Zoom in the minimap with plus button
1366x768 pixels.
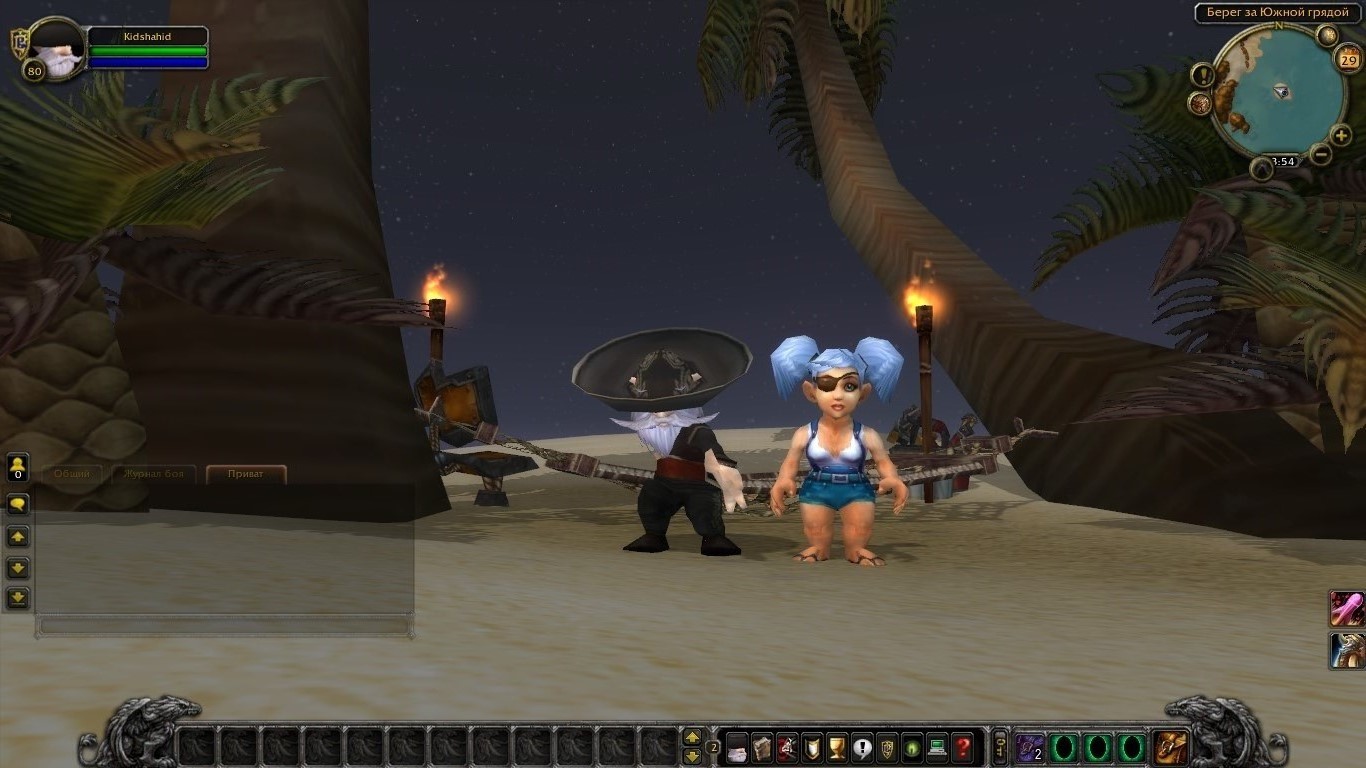click(1341, 135)
